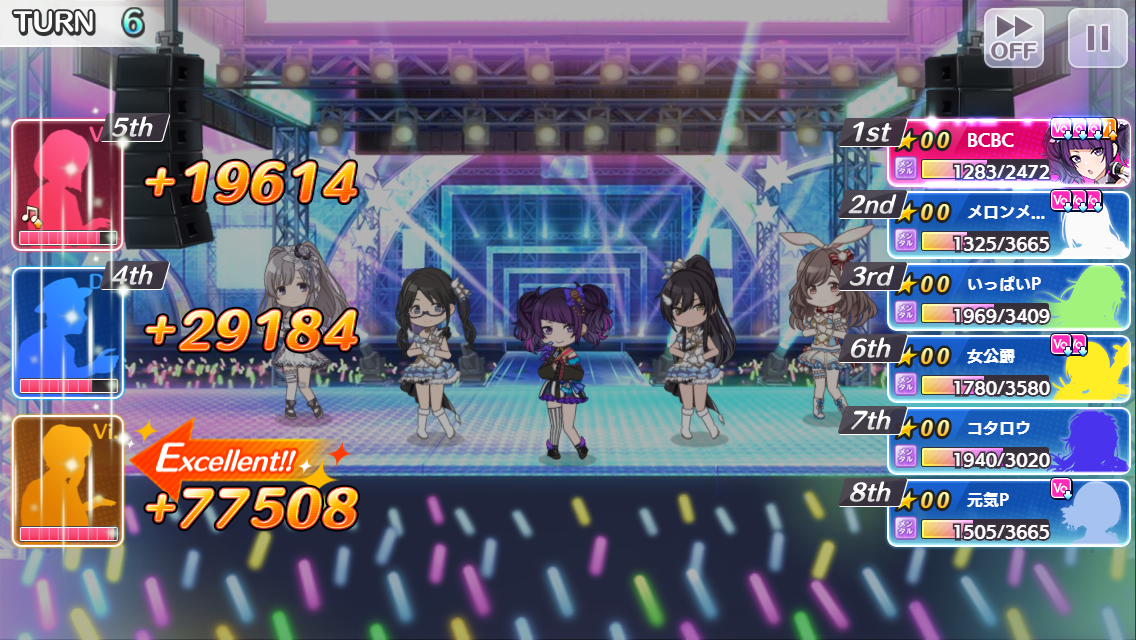The width and height of the screenshot is (1136, 640).
Task: Select 1st place player BCBC row
Action: point(1008,153)
